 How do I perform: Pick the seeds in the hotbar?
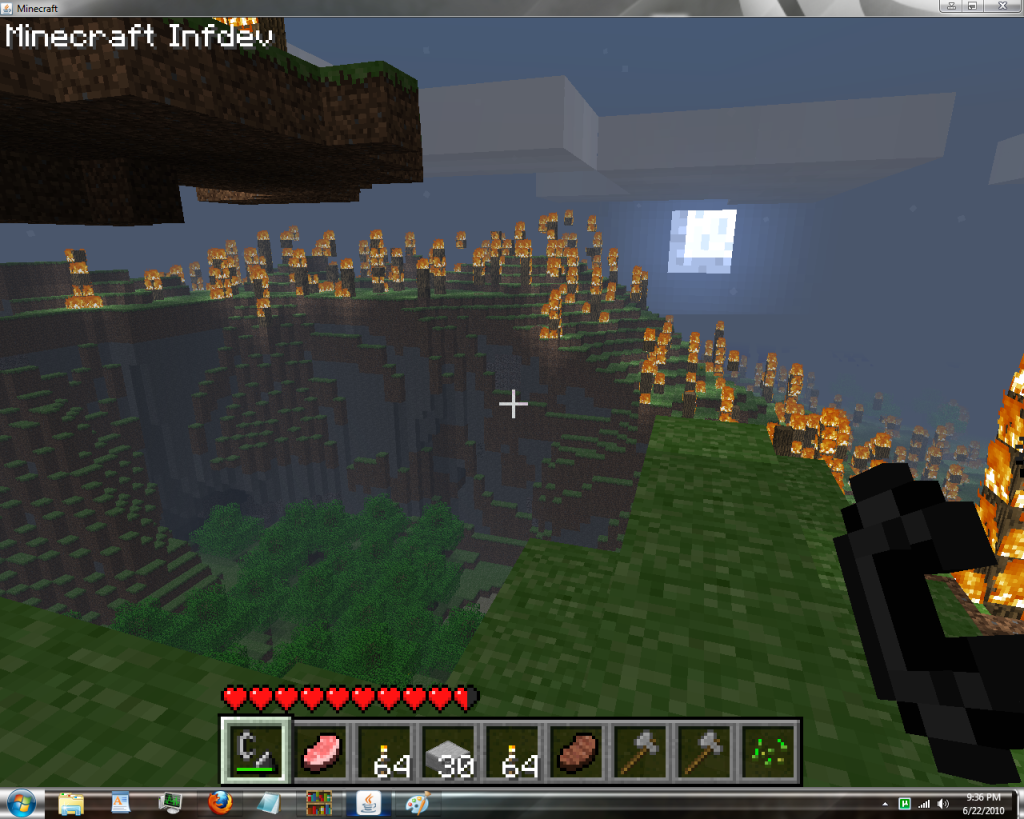coord(769,750)
